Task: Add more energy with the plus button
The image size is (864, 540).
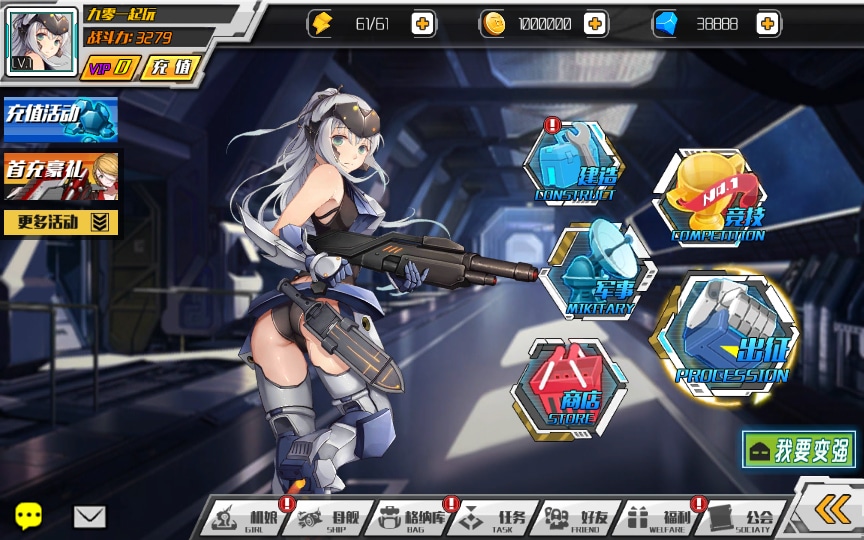Action: pos(423,24)
